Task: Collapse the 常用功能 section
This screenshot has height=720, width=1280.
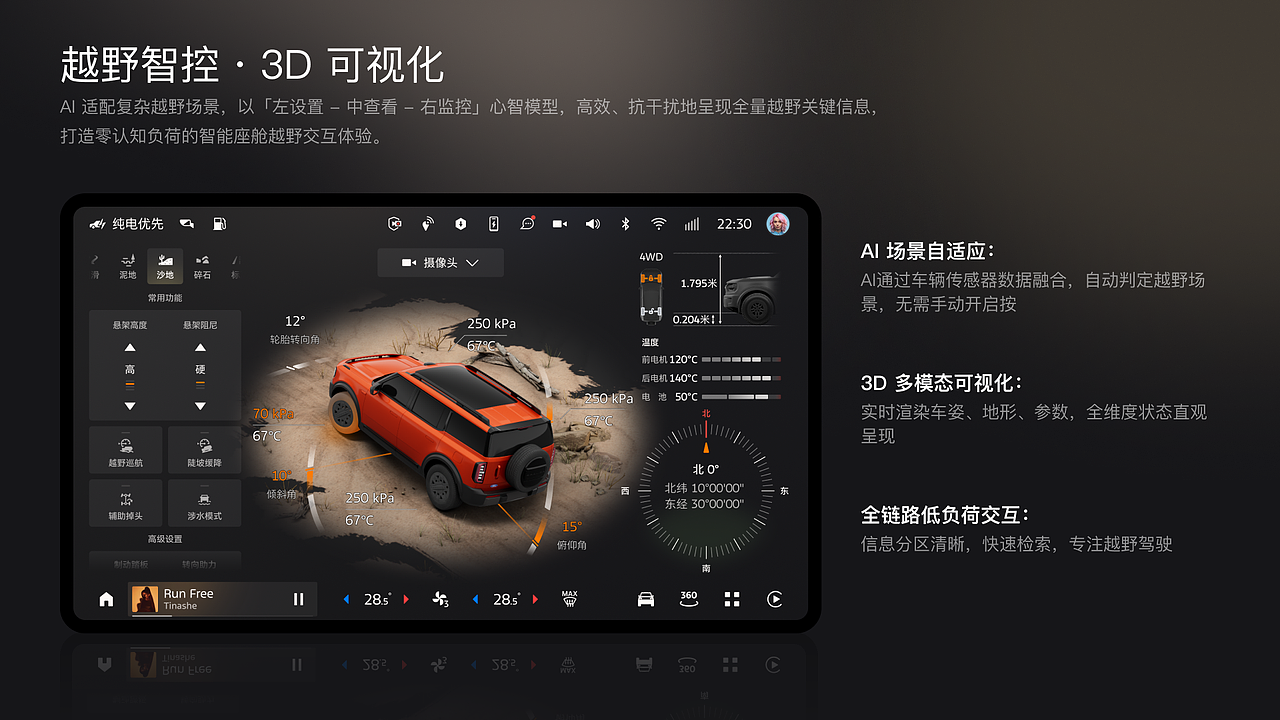Action: (x=164, y=297)
